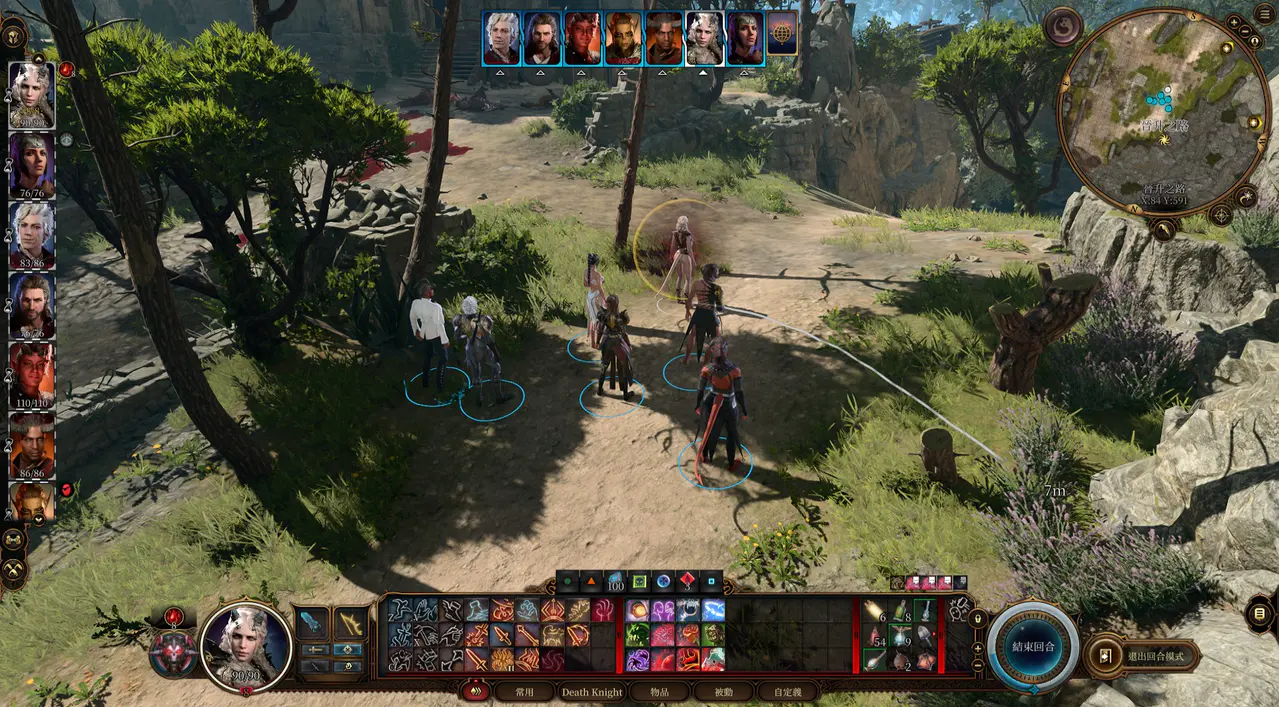Click the globe card in the turn order bar
The image size is (1279, 707).
[x=782, y=38]
